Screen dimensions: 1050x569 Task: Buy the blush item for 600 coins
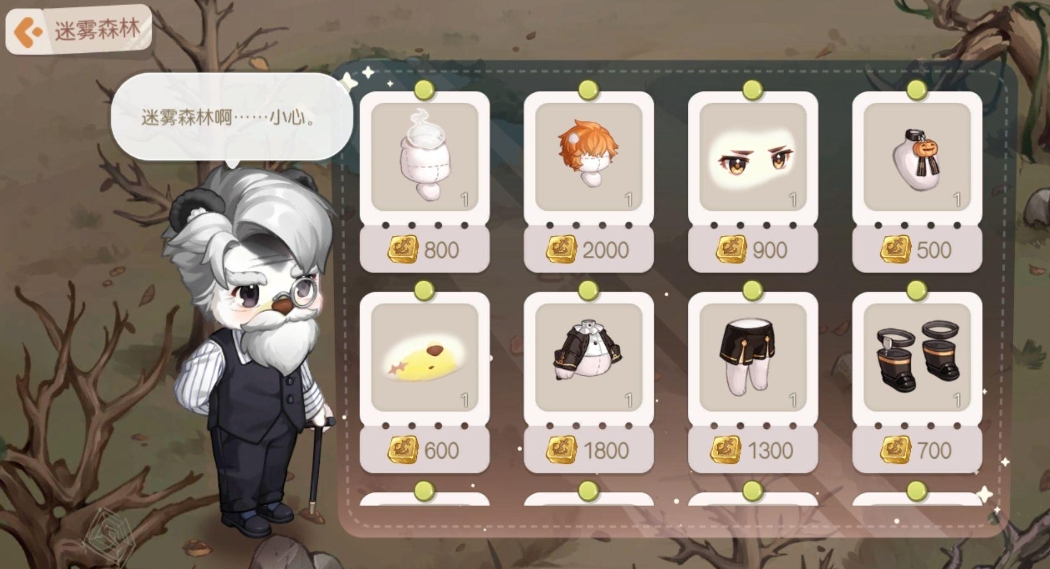(x=424, y=450)
